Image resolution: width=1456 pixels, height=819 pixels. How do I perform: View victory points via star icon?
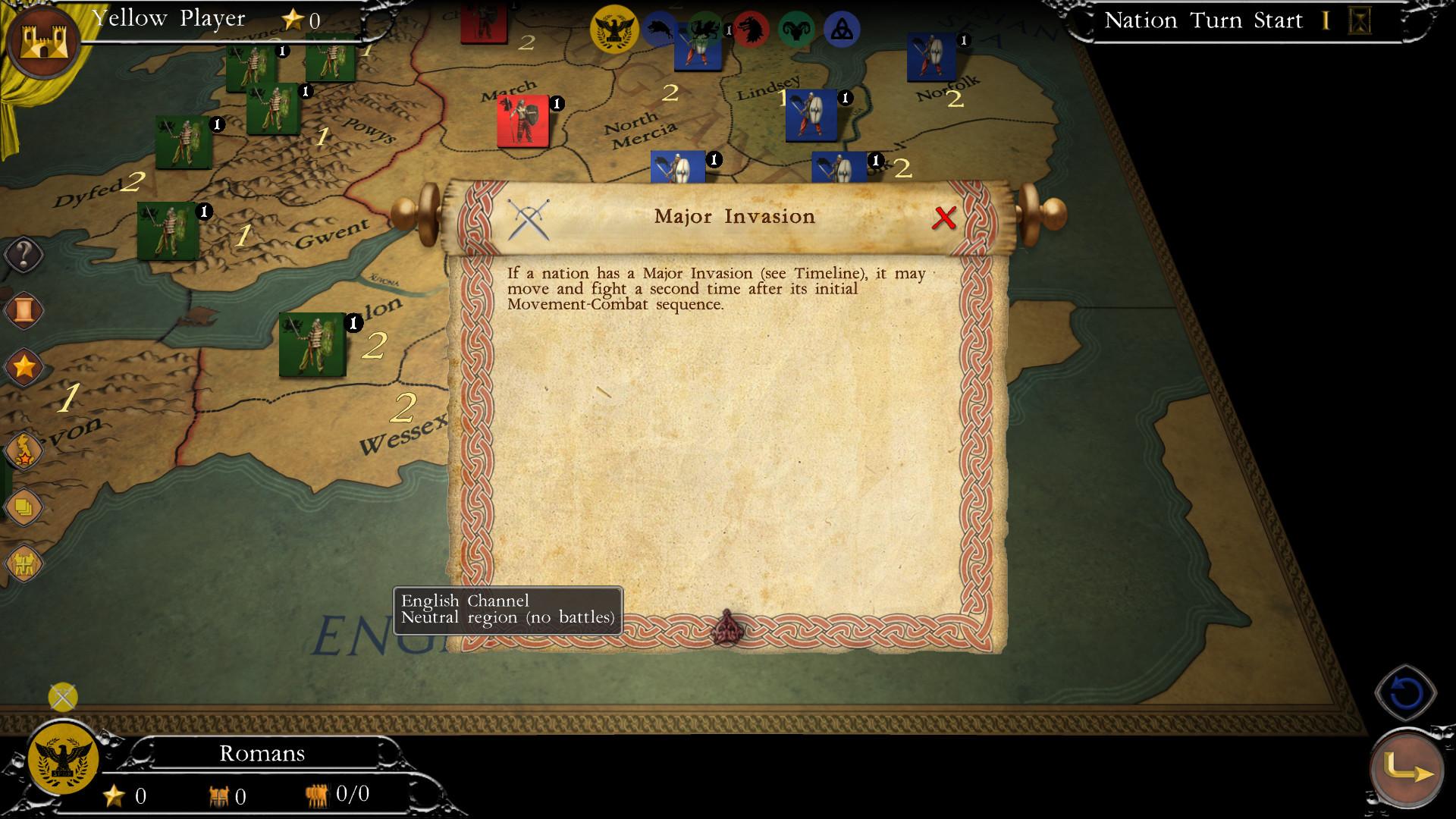[23, 367]
